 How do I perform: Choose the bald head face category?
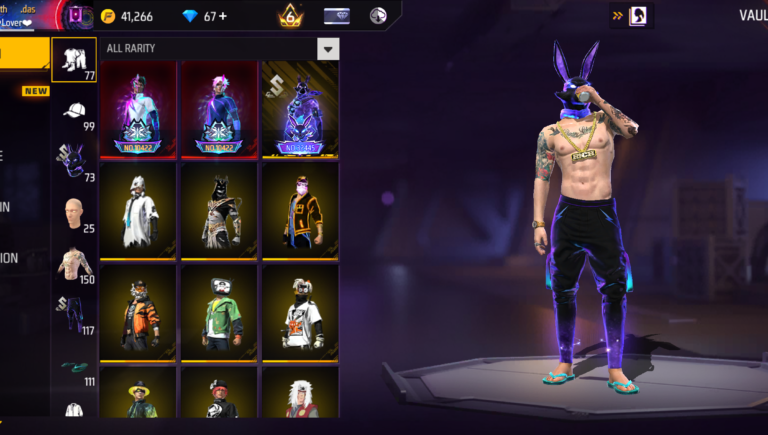pyautogui.click(x=74, y=214)
